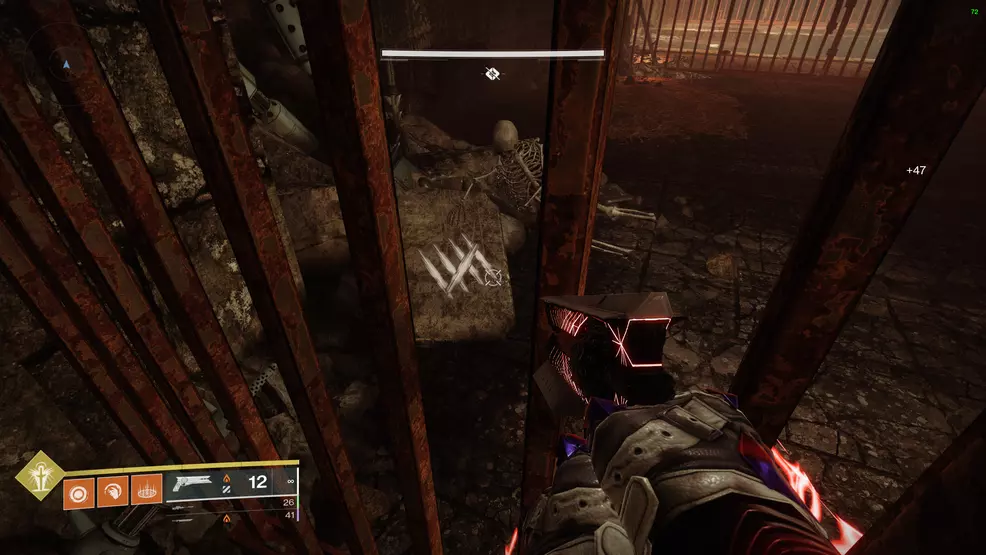Image resolution: width=986 pixels, height=555 pixels.
Task: Activate the class ability rift icon
Action: pos(146,490)
